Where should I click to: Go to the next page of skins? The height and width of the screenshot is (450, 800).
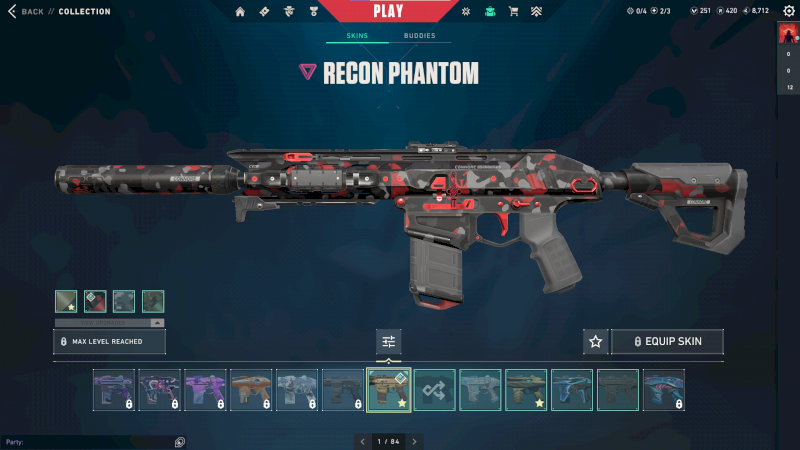415,441
